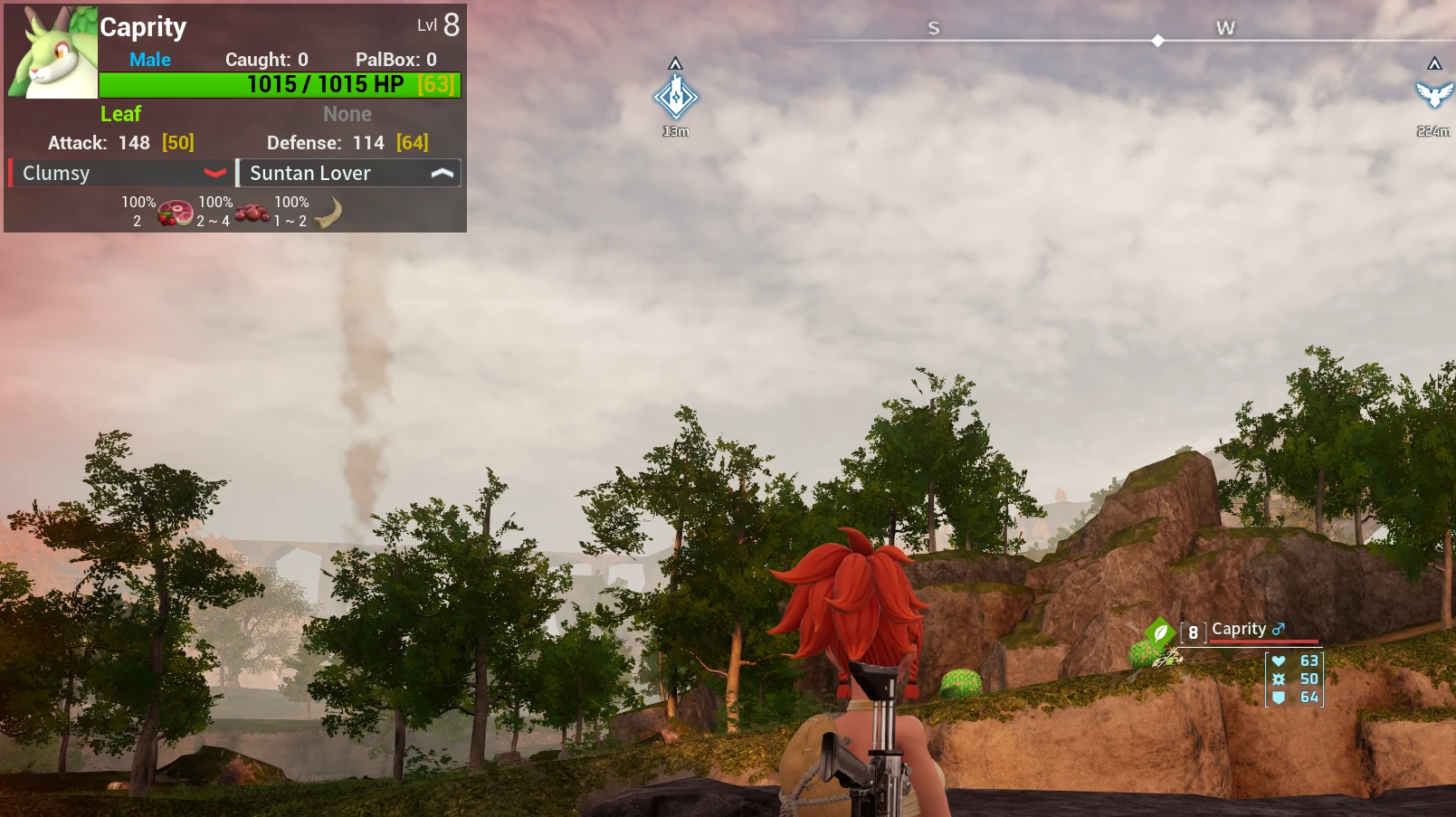Screen dimensions: 1456x817
Task: Click the Caprity meat drop icon
Action: tap(175, 214)
